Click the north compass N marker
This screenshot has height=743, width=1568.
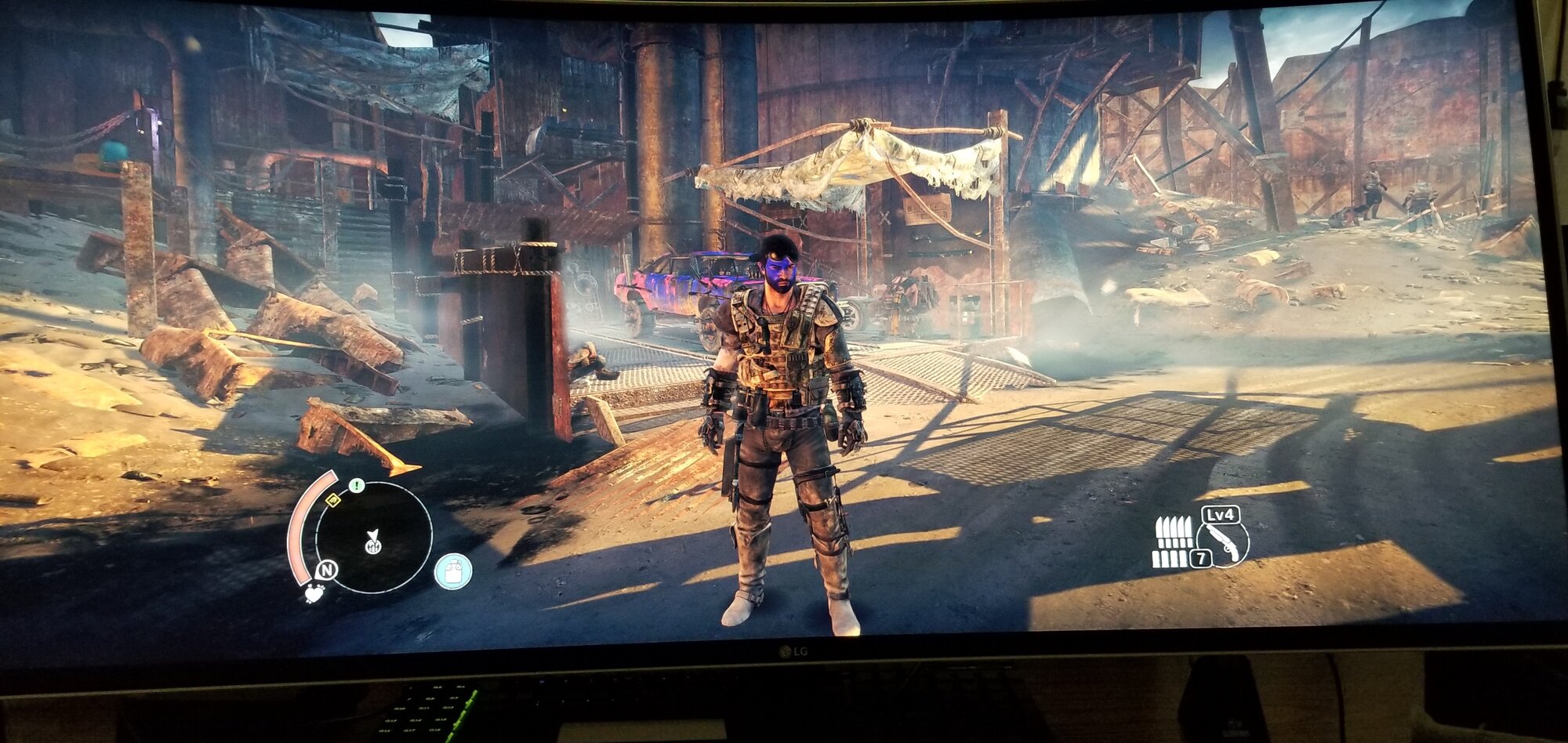click(x=326, y=571)
